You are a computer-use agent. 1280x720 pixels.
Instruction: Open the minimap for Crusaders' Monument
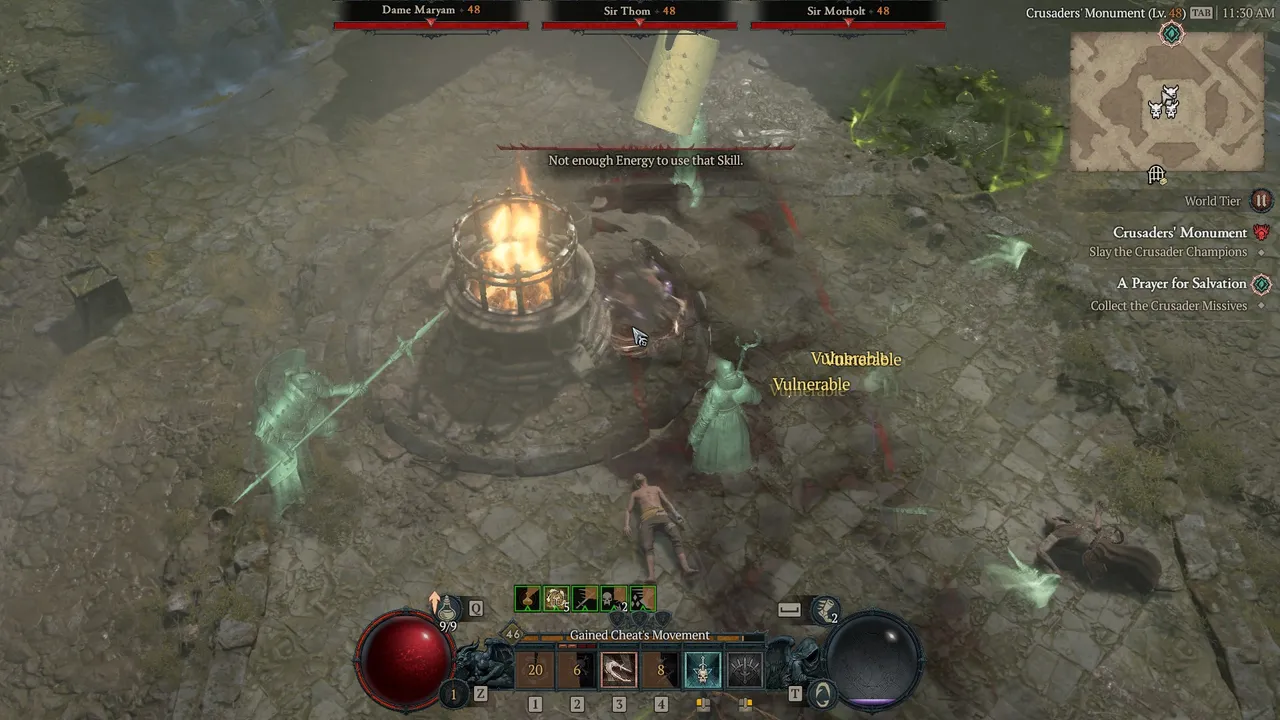coord(1164,103)
